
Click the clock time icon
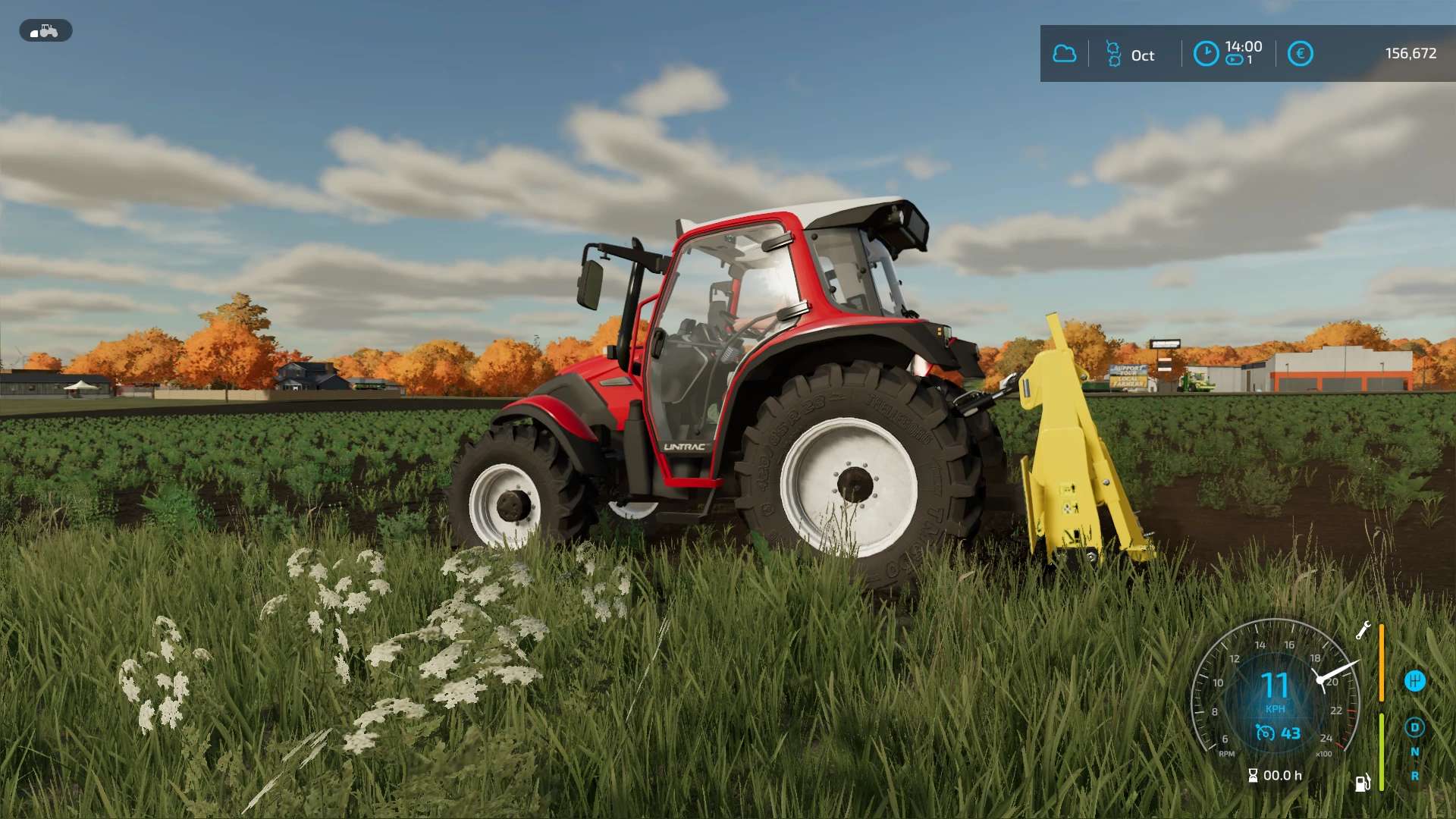click(x=1206, y=54)
